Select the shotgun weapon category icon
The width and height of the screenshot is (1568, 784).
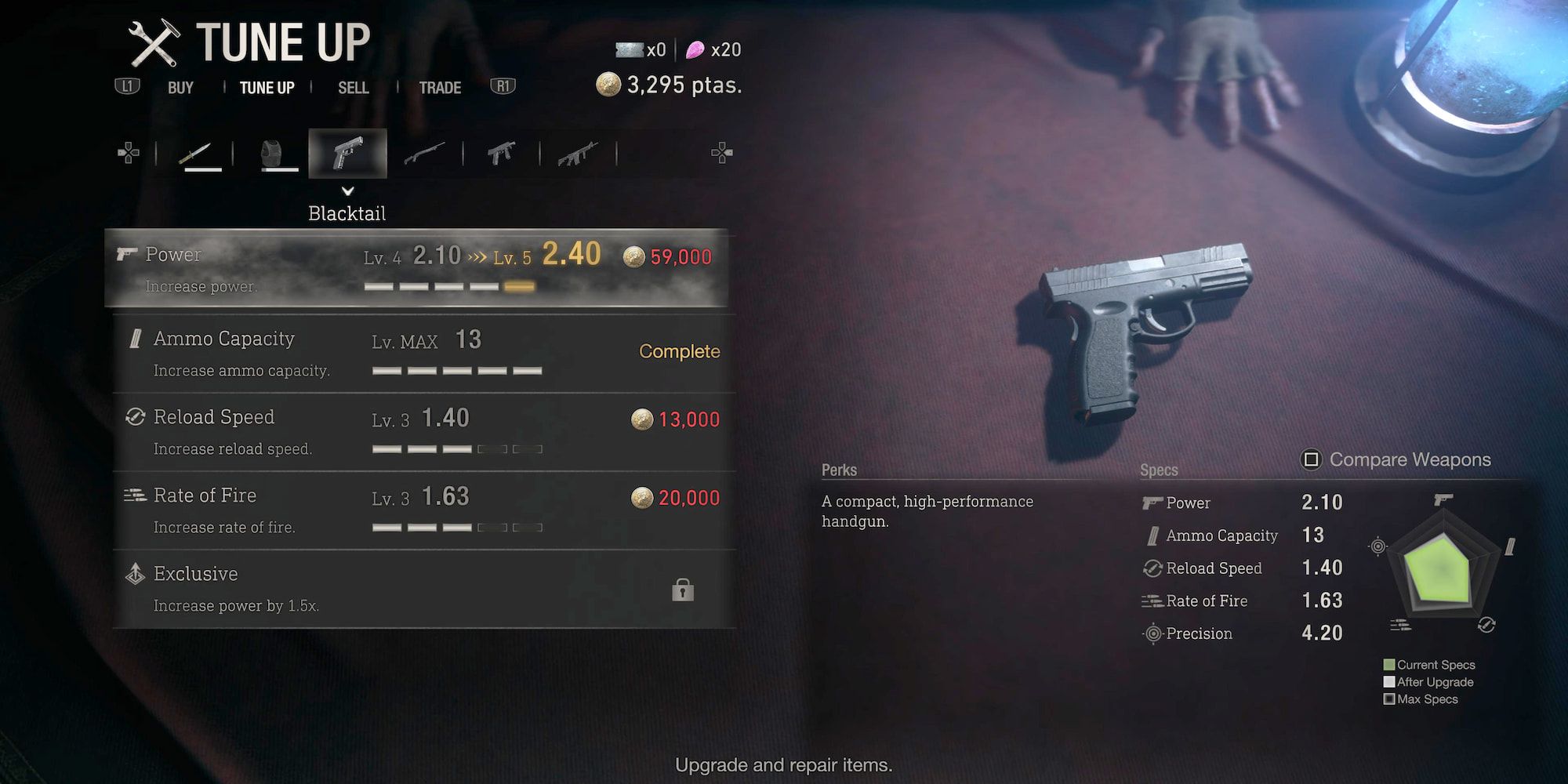426,152
